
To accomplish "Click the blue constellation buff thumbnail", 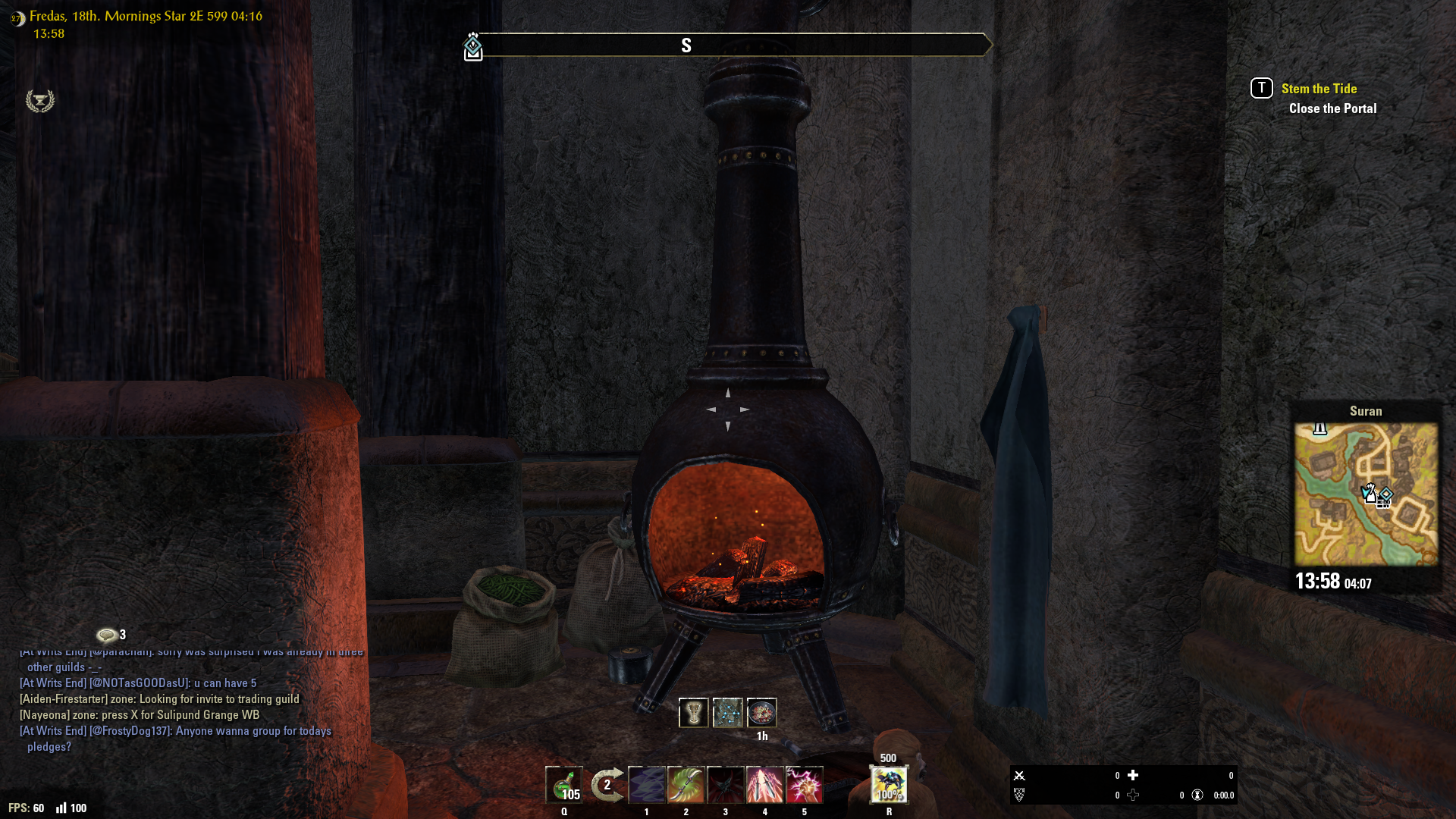I will click(x=730, y=712).
